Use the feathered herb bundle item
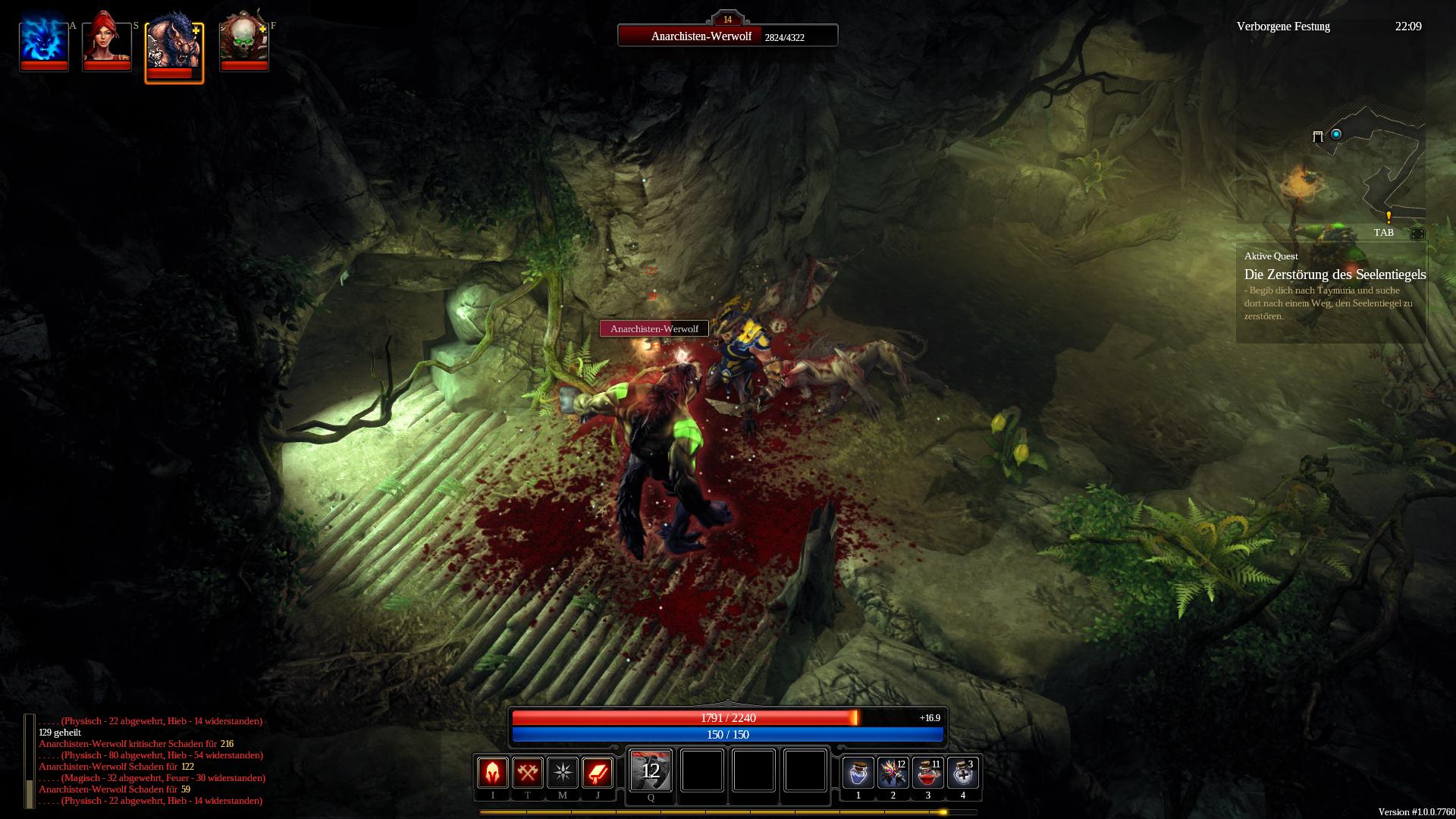1456x819 pixels. click(x=893, y=773)
